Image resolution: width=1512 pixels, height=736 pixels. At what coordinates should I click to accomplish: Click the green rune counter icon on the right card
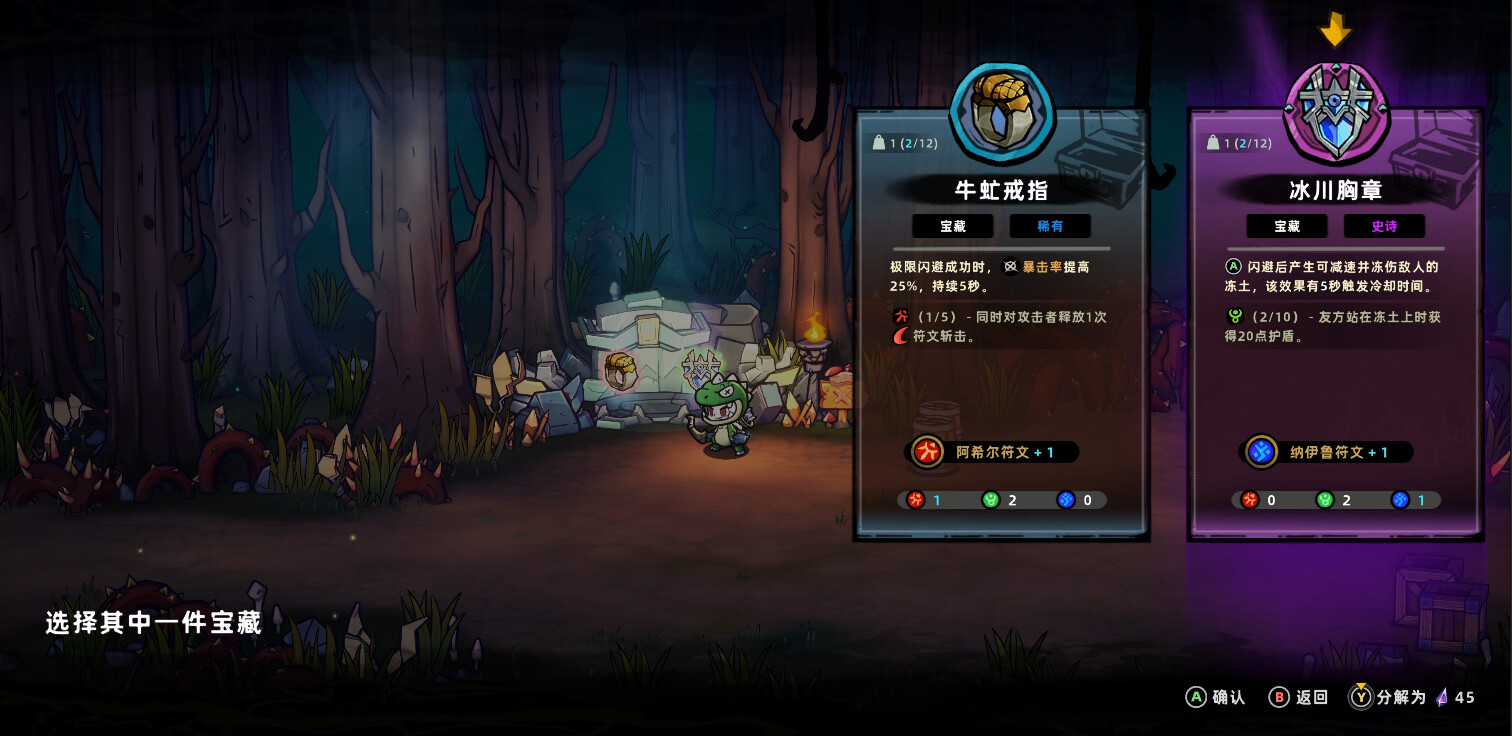click(x=1326, y=500)
